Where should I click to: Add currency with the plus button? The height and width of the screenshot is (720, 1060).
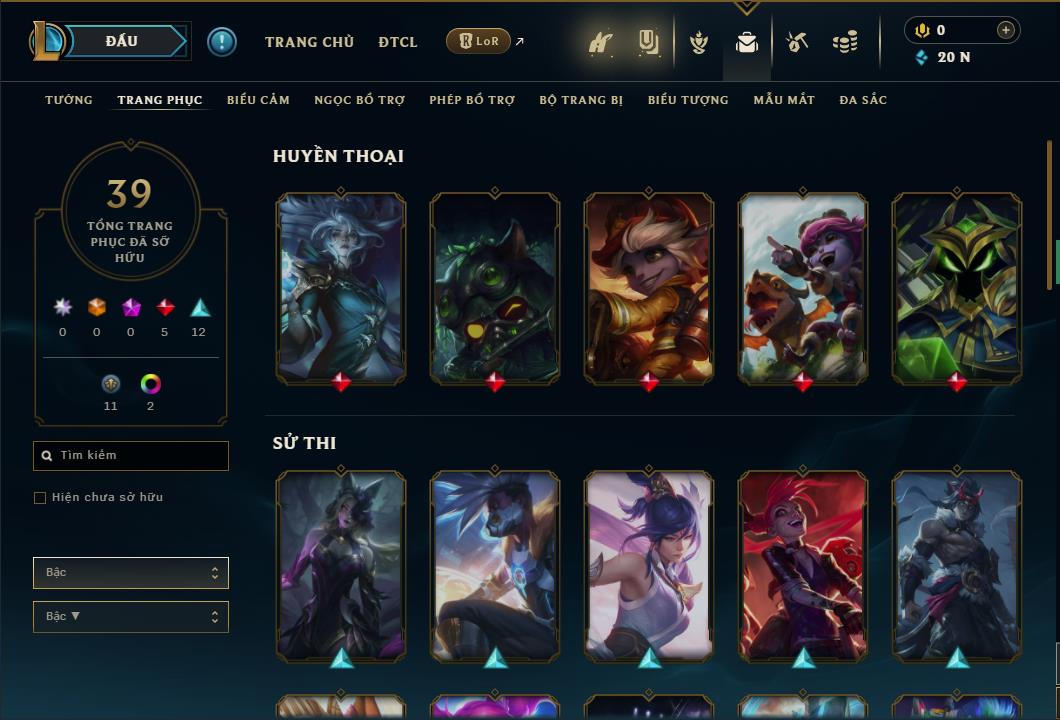pos(1006,30)
